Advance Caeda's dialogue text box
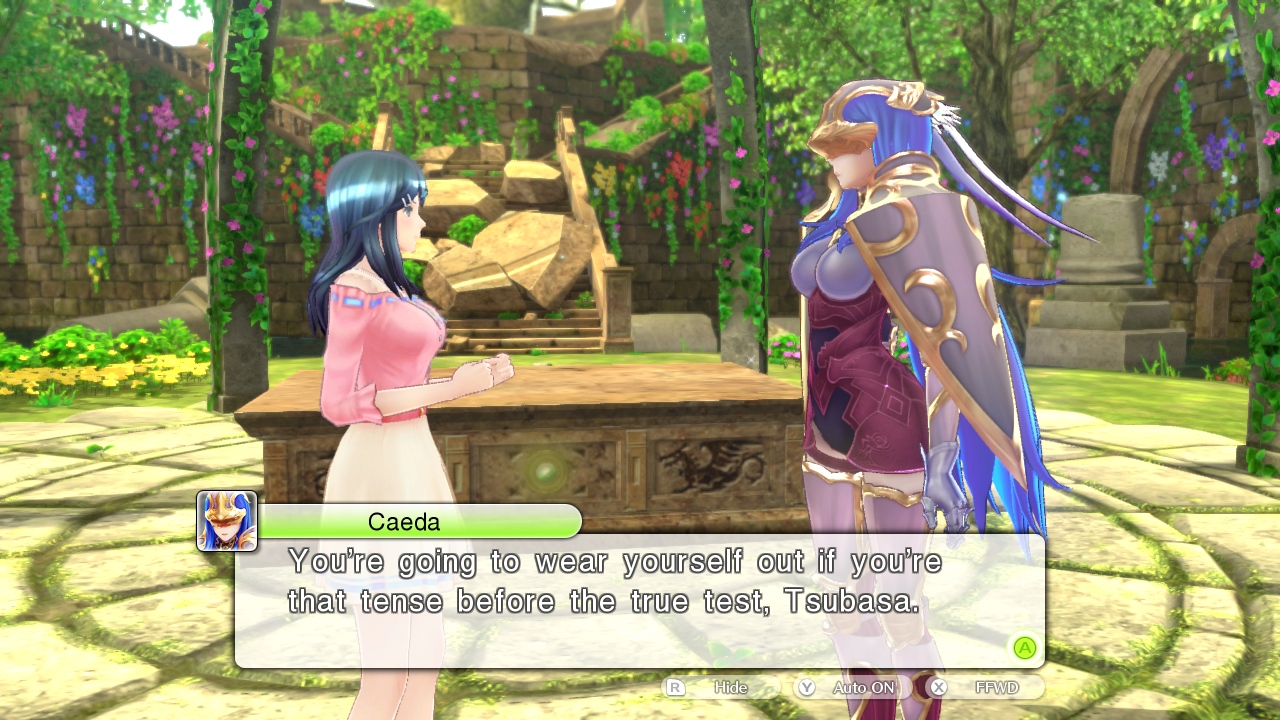 [1024, 648]
